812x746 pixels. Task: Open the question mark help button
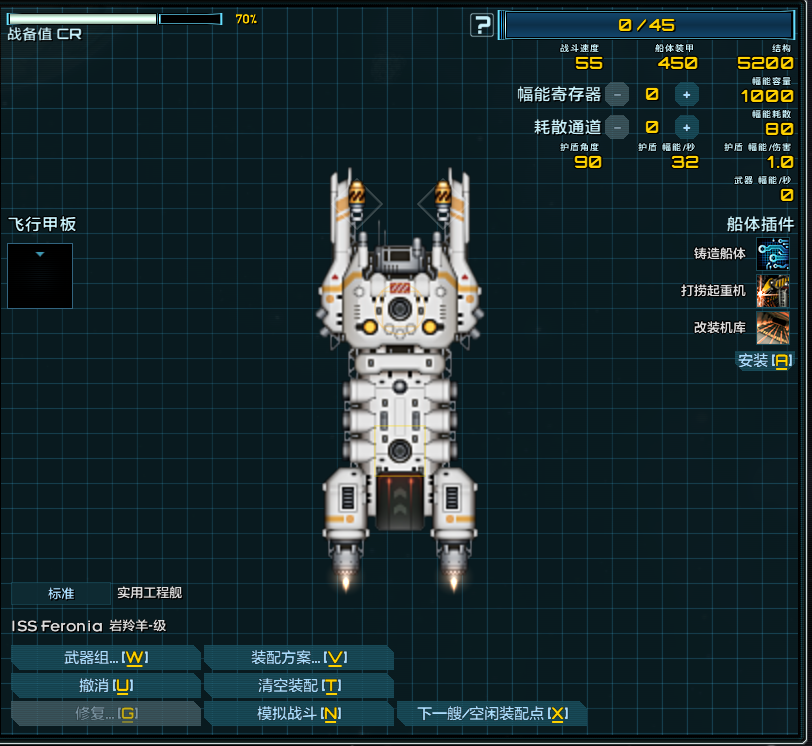click(x=482, y=26)
